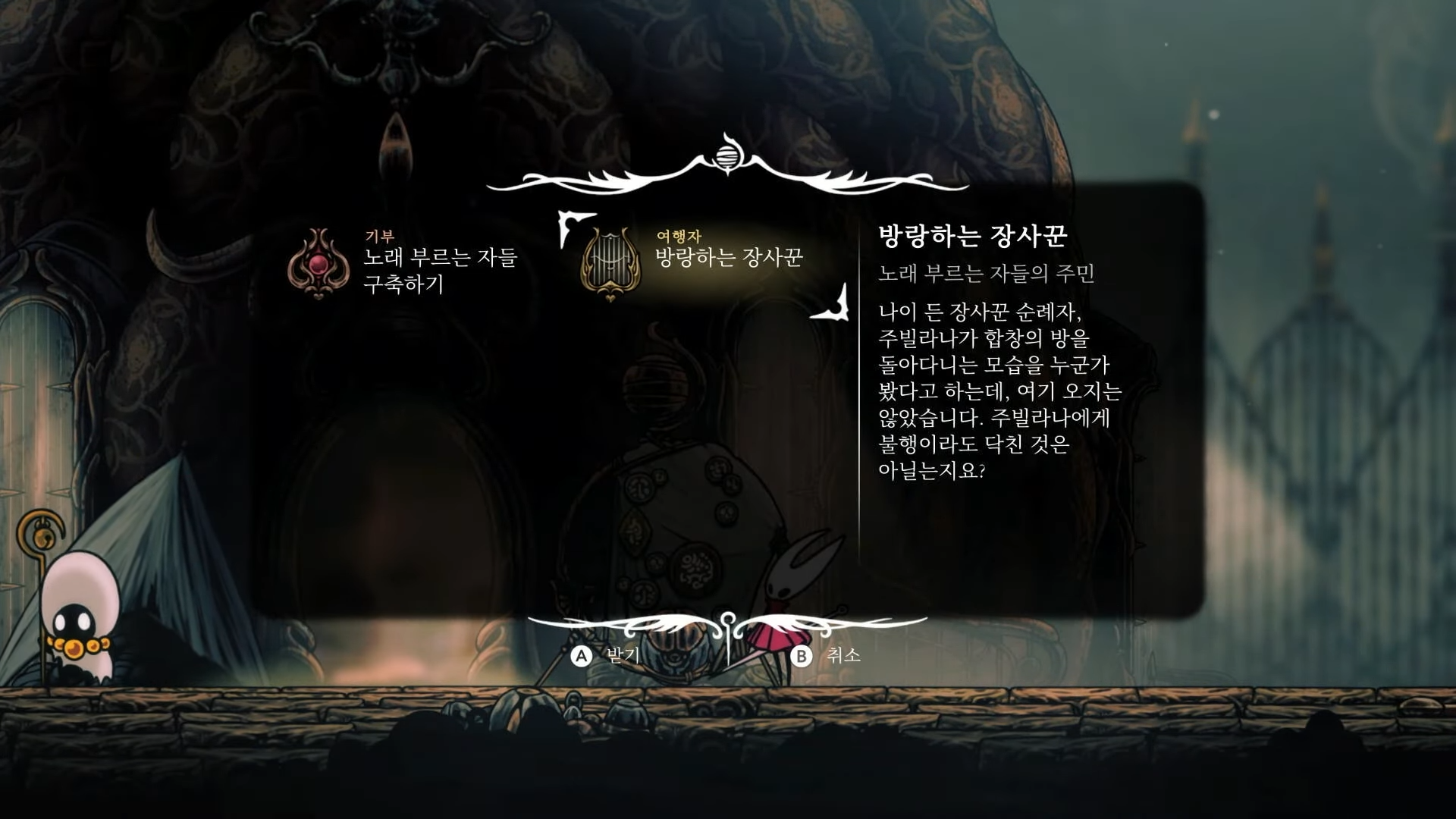Click the striped cocoon emblem atop the board
The height and width of the screenshot is (819, 1456).
pos(728,155)
